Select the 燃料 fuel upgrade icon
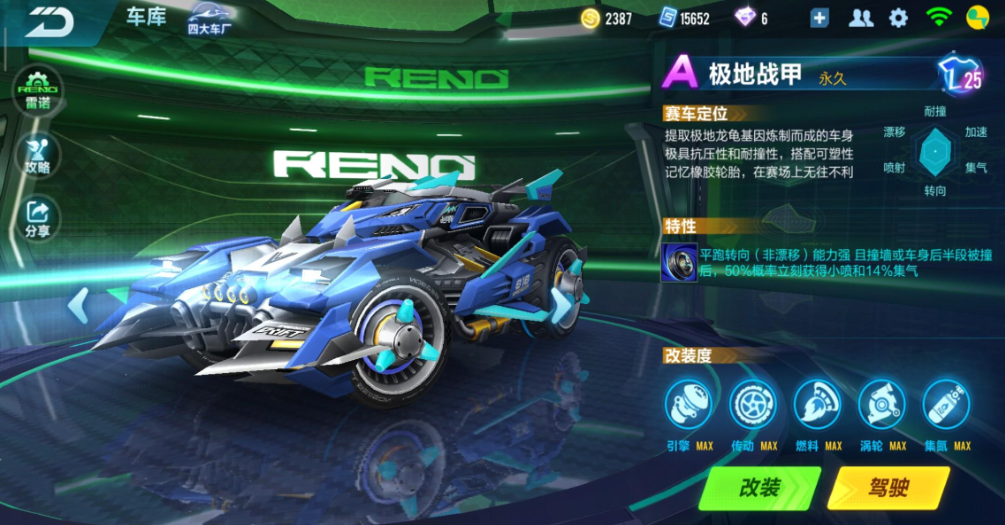The image size is (1005, 525). 818,405
